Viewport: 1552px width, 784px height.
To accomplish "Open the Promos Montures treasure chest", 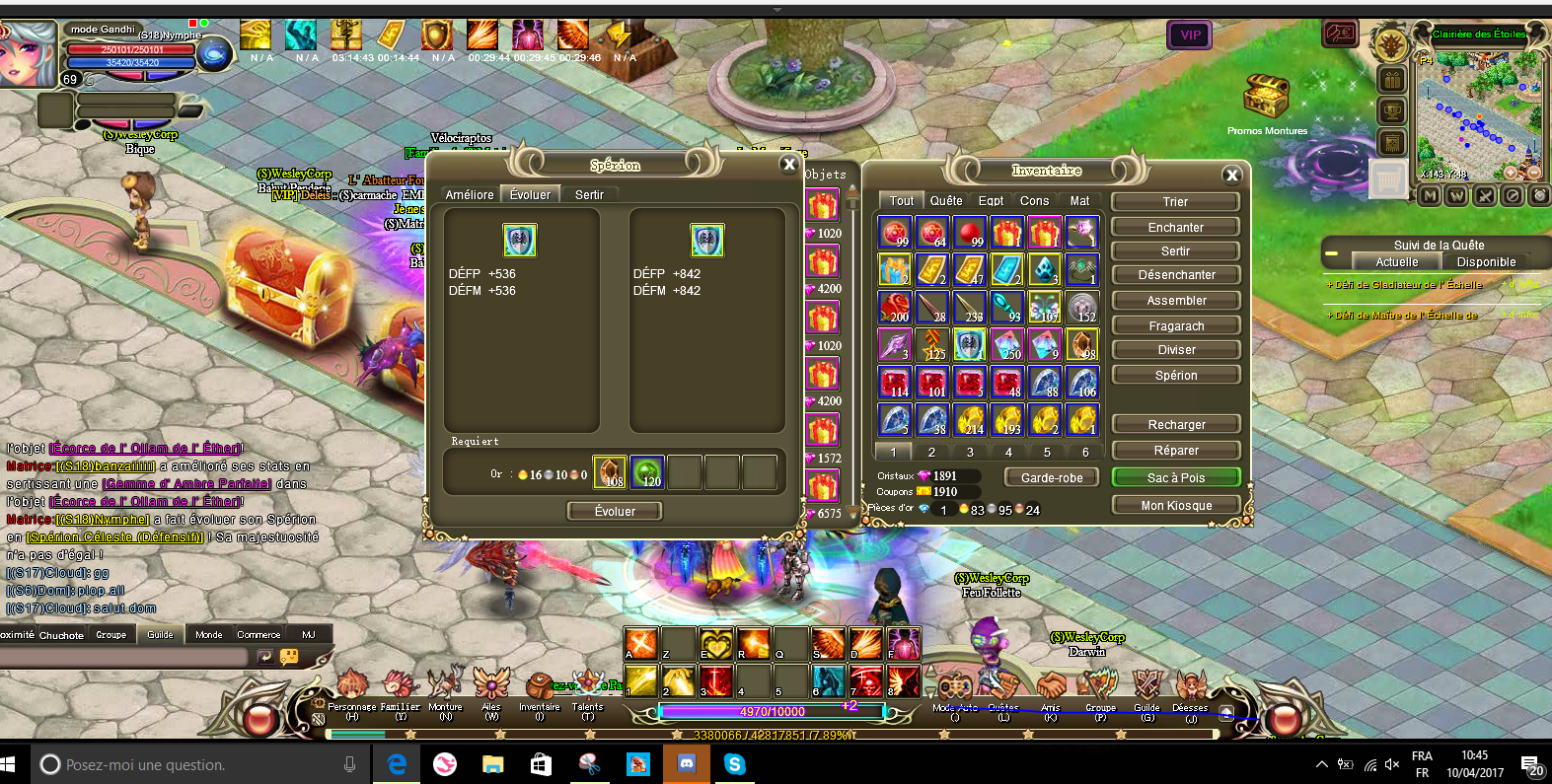I will coord(1266,99).
